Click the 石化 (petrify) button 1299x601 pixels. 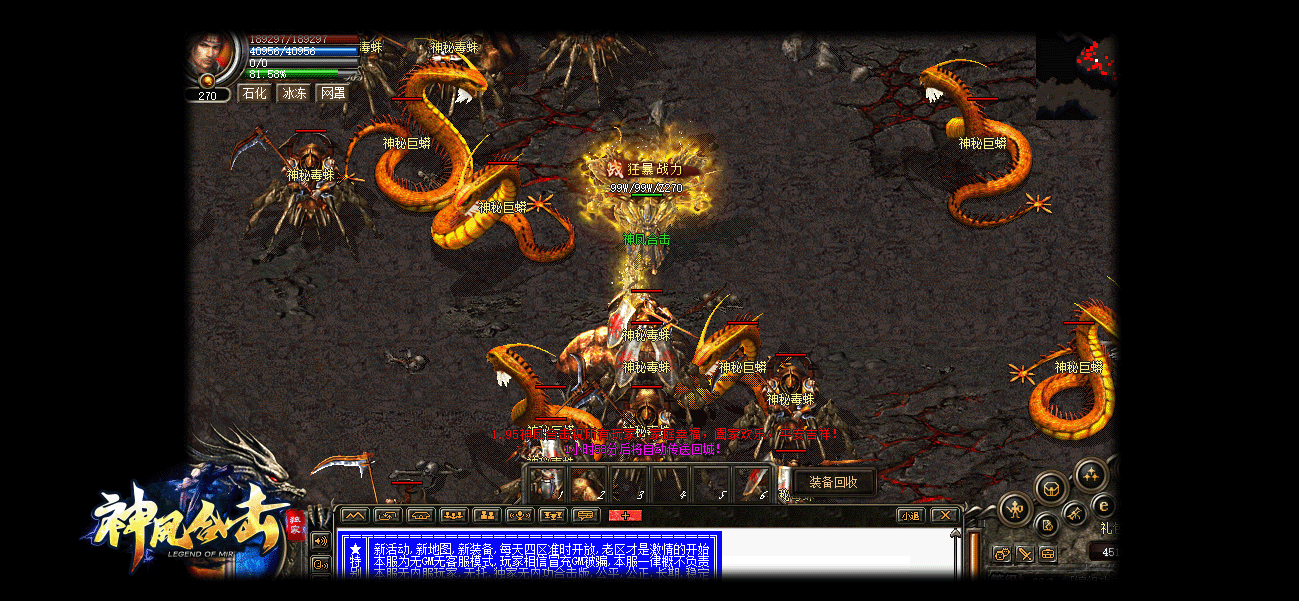pos(254,93)
